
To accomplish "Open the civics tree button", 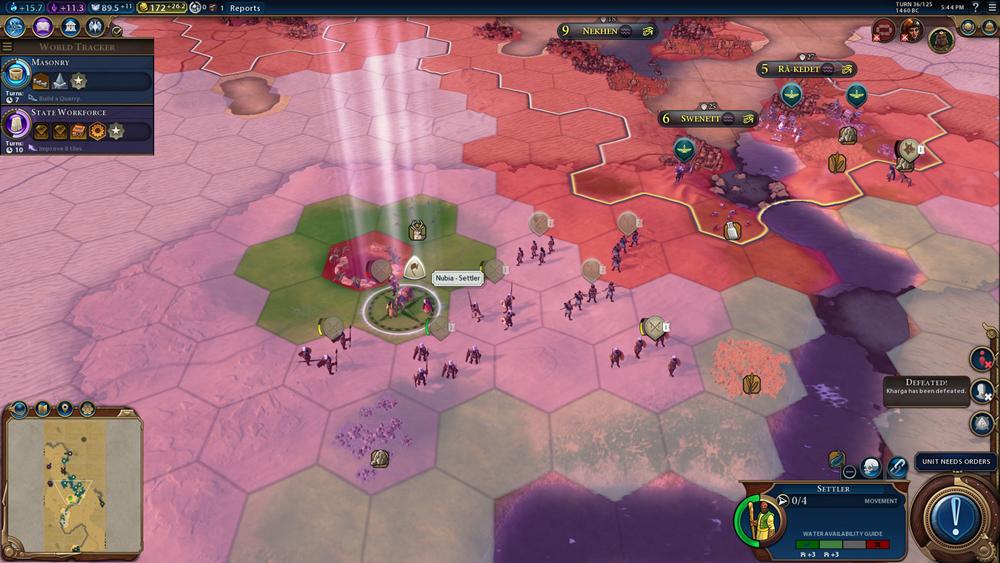I will pos(43,27).
